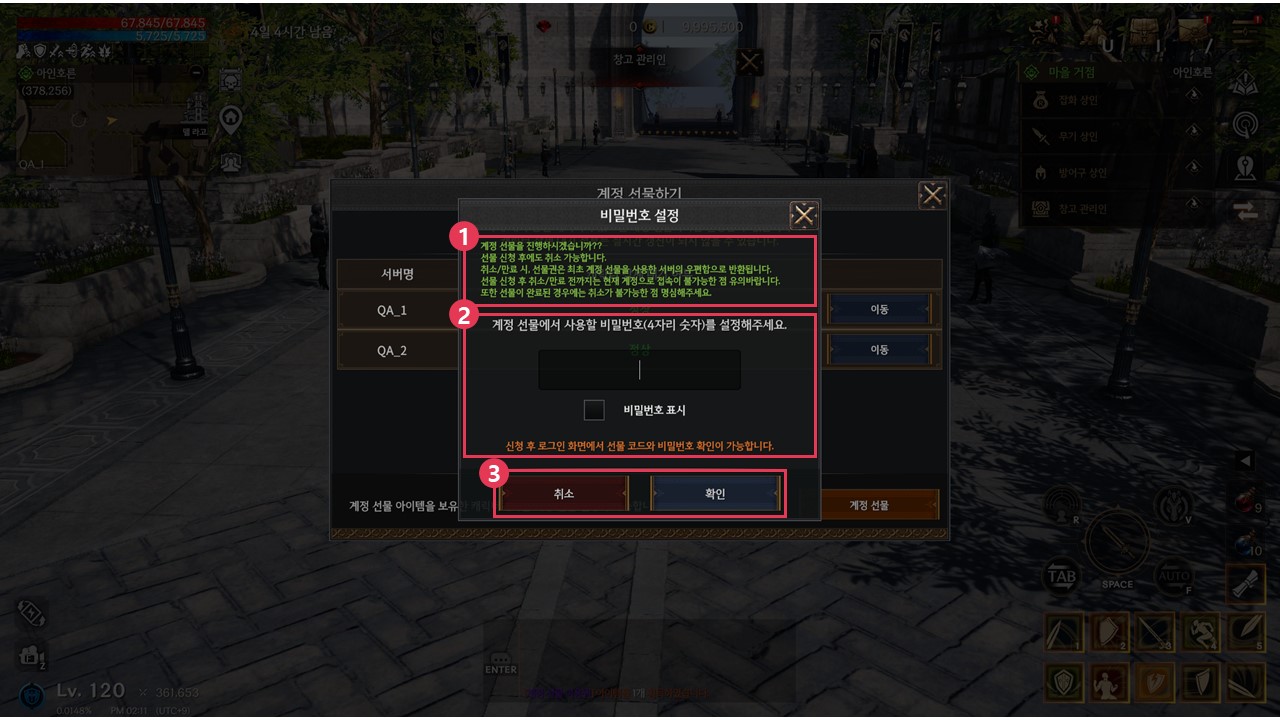
Task: Close the 계정 선물하기 window
Action: click(x=932, y=195)
